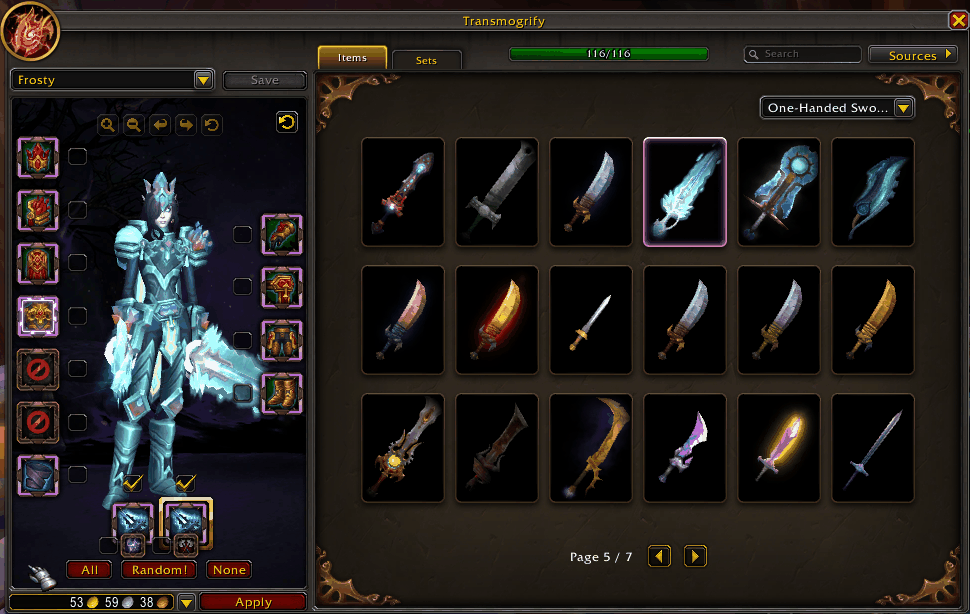Click the All button

[x=89, y=570]
